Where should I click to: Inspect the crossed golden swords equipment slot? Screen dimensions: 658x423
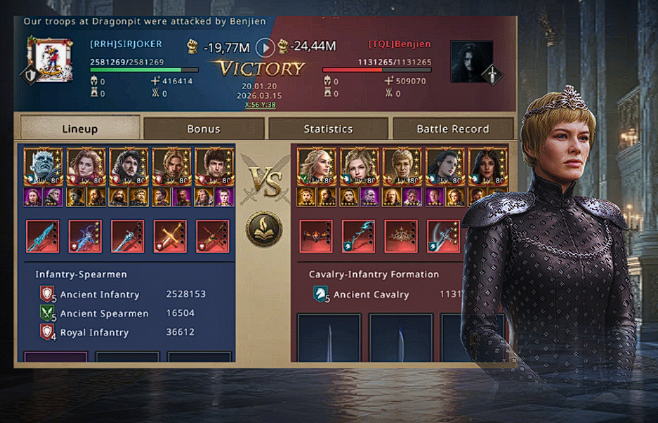[x=170, y=236]
